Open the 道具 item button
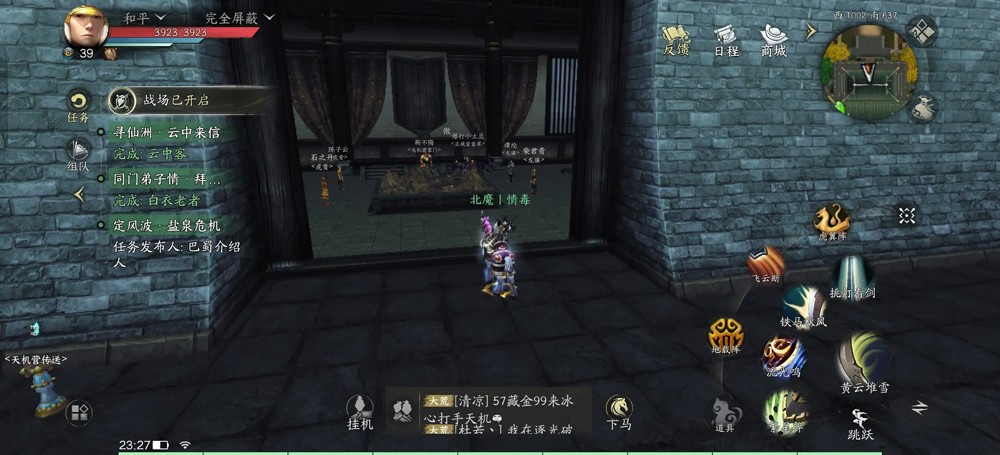Viewport: 1000px width, 455px height. point(724,412)
